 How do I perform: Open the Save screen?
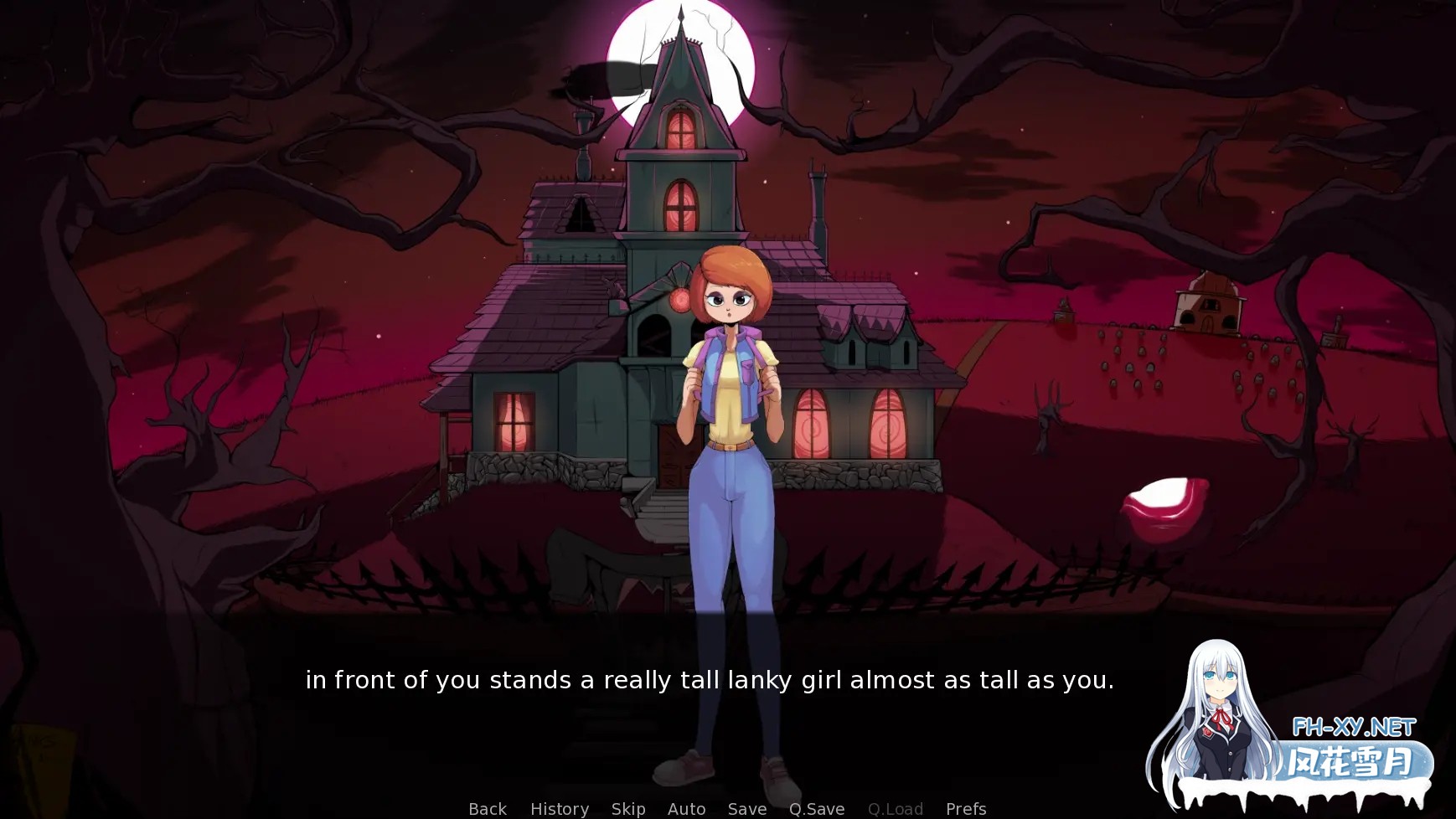click(x=746, y=807)
